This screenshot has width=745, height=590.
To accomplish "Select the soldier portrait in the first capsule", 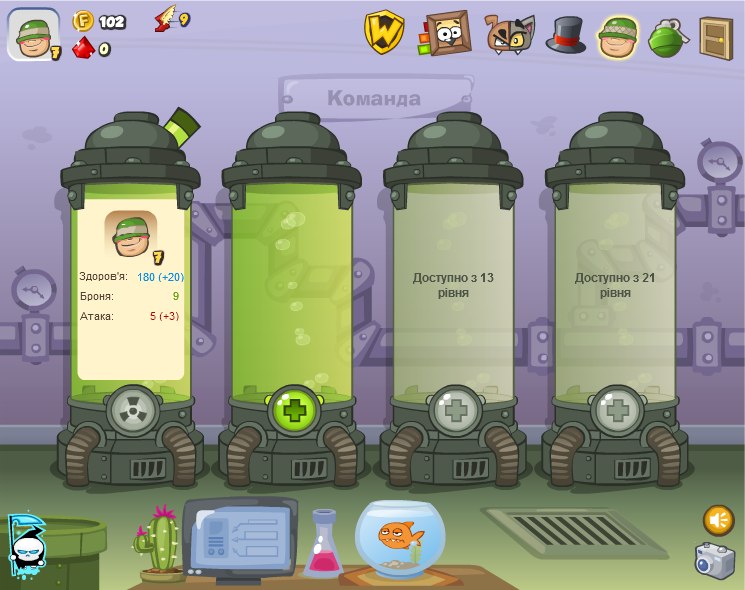I will point(131,236).
